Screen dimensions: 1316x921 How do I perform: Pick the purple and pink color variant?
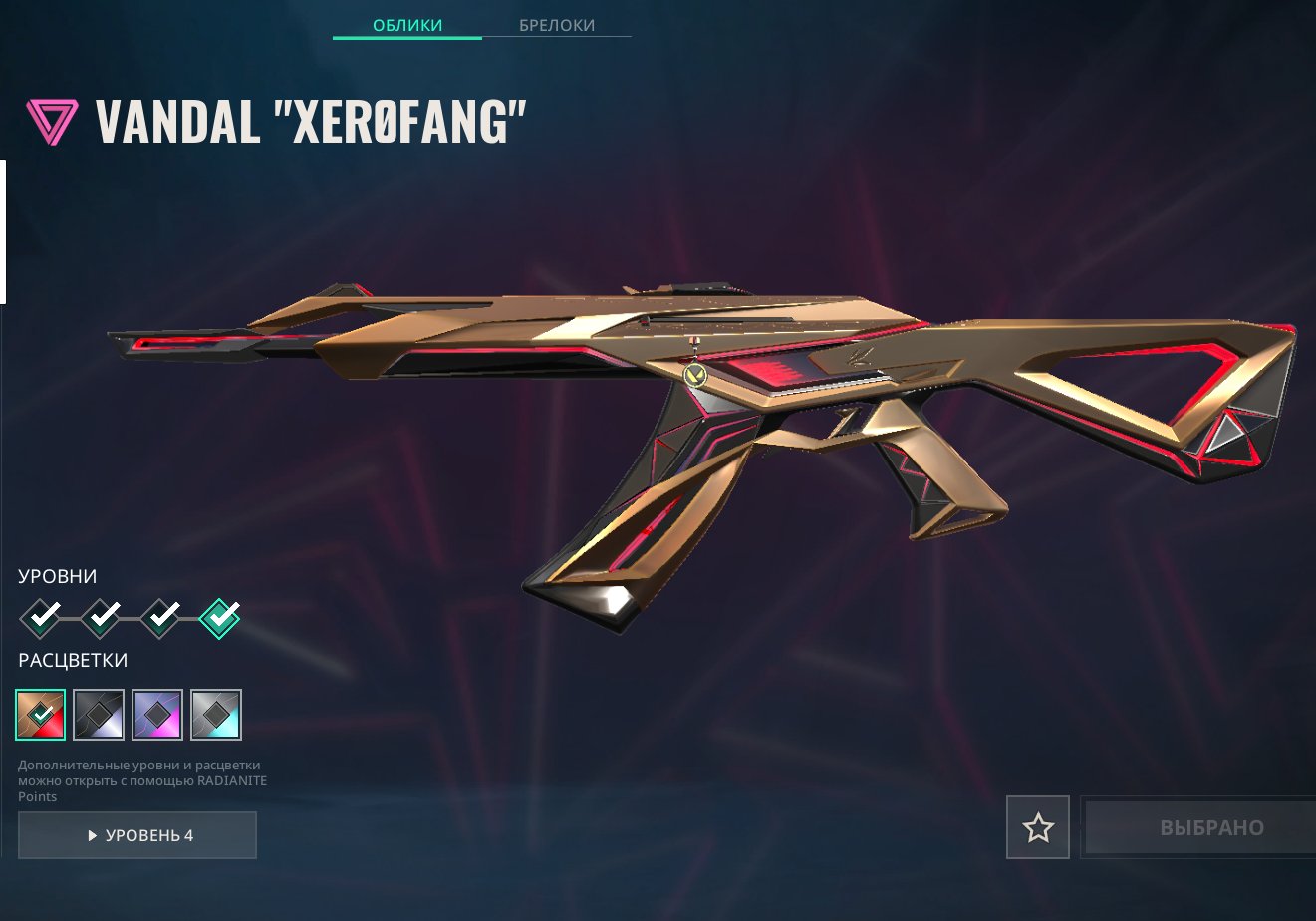pyautogui.click(x=157, y=715)
